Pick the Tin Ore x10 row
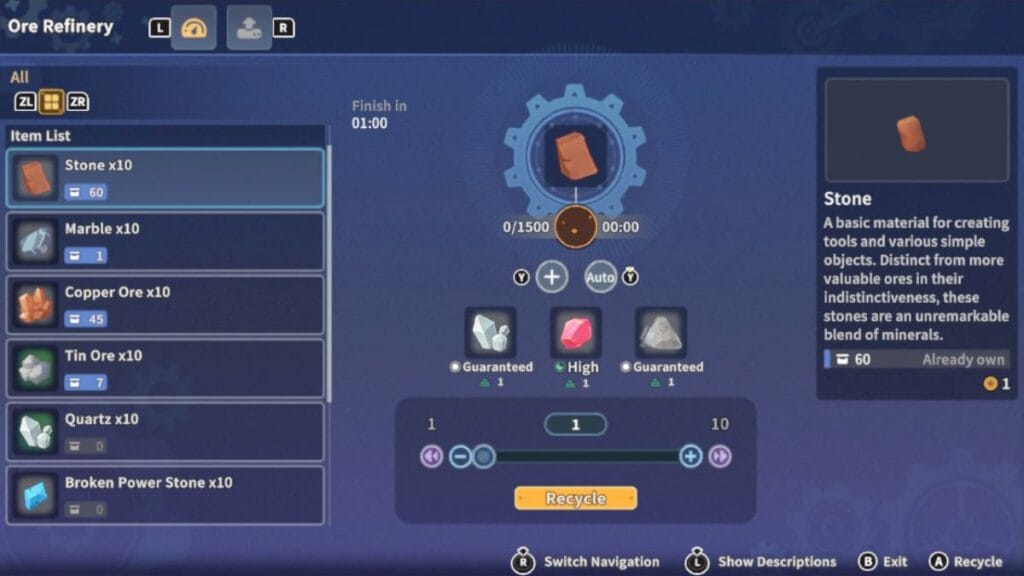This screenshot has height=576, width=1024. pos(166,368)
